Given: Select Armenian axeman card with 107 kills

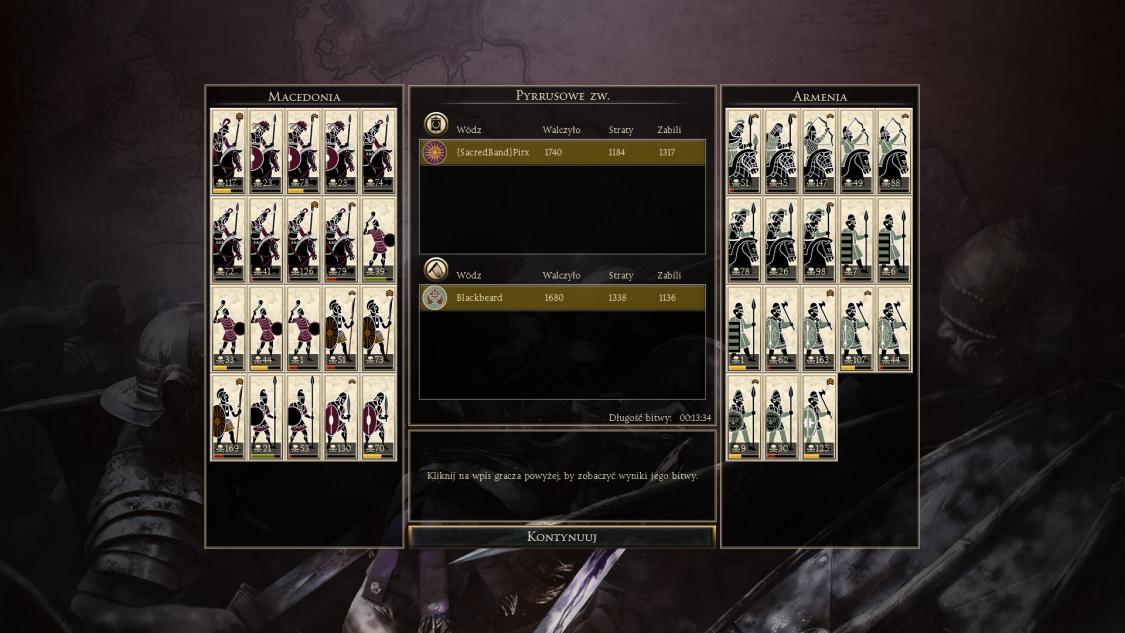Looking at the screenshot, I should coord(856,328).
